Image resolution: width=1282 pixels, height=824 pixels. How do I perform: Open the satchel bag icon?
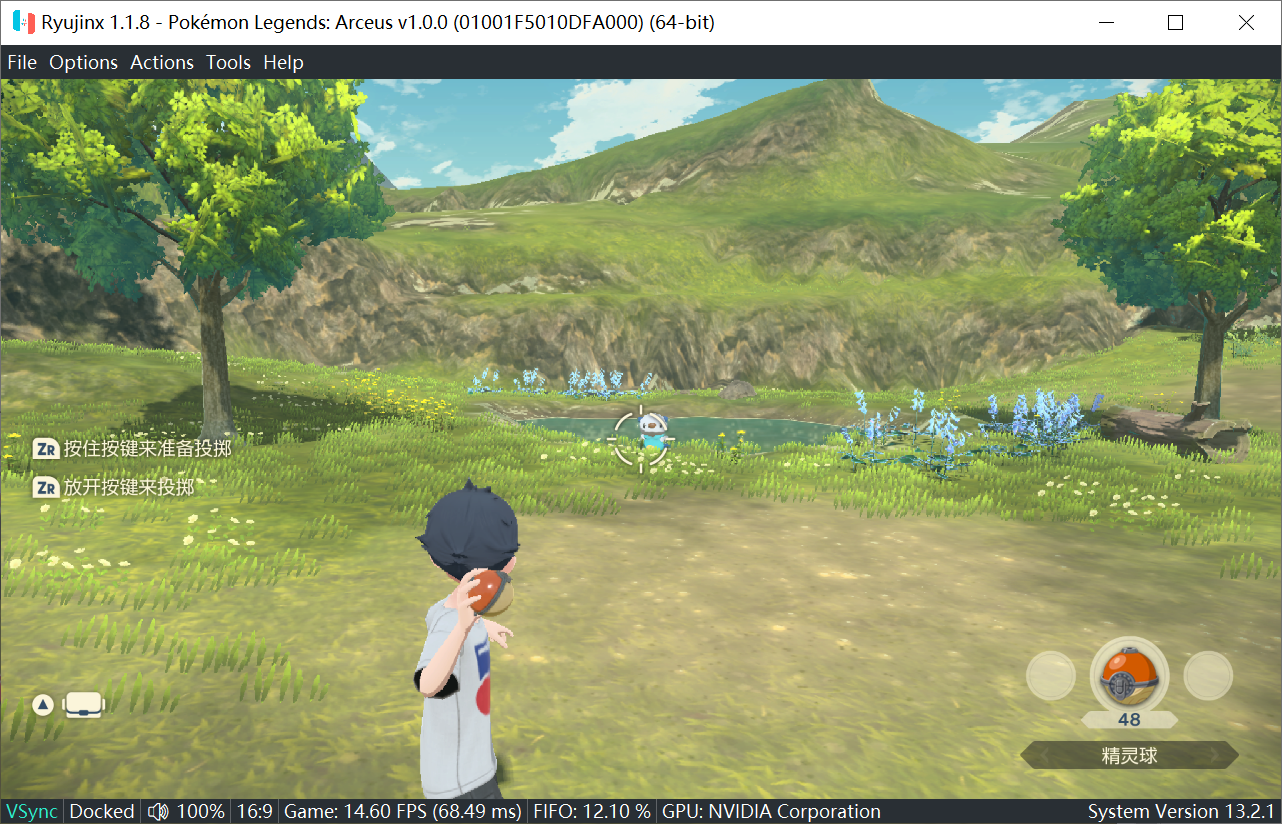coord(83,705)
